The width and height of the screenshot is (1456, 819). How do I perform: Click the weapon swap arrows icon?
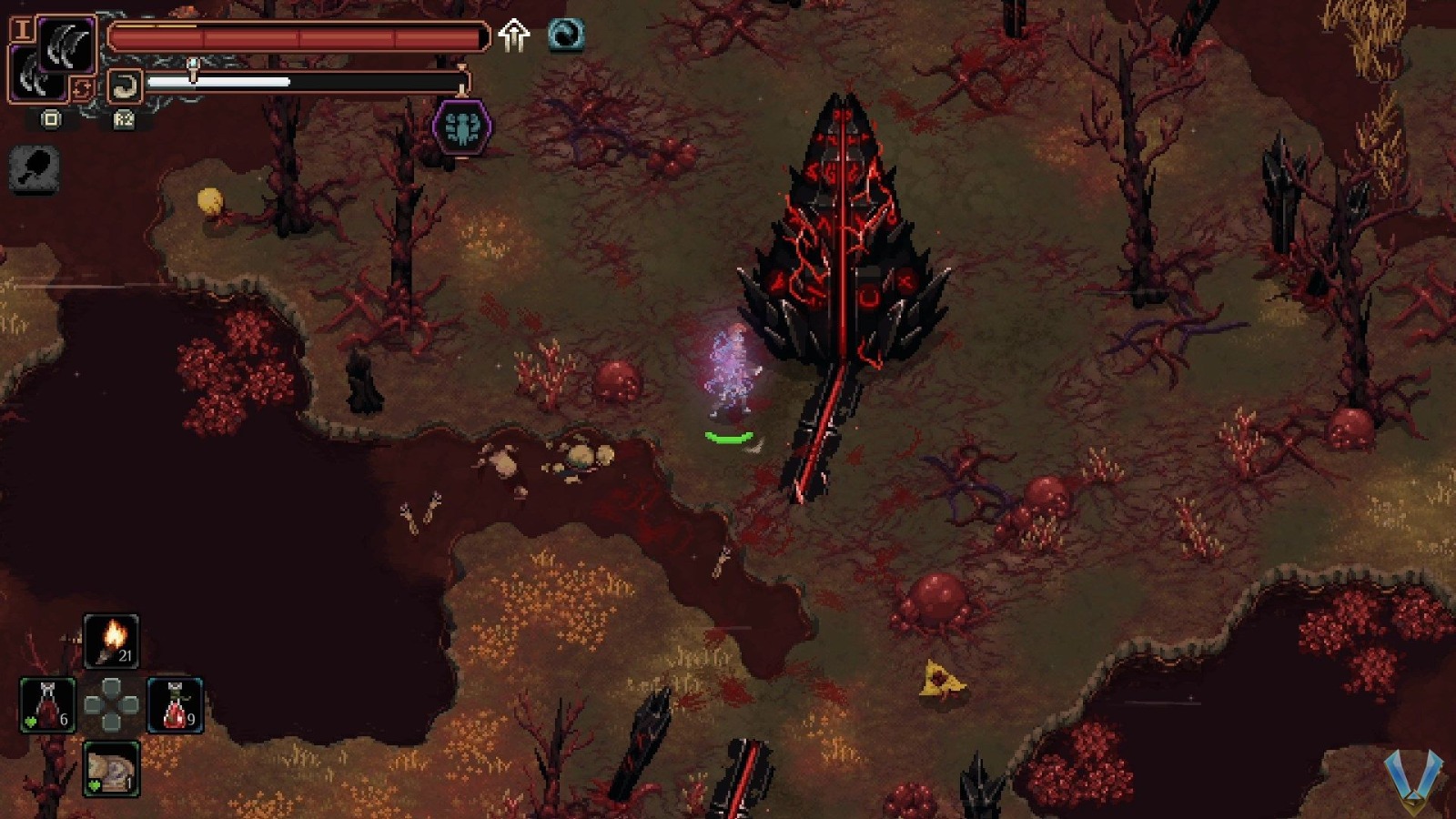point(83,86)
